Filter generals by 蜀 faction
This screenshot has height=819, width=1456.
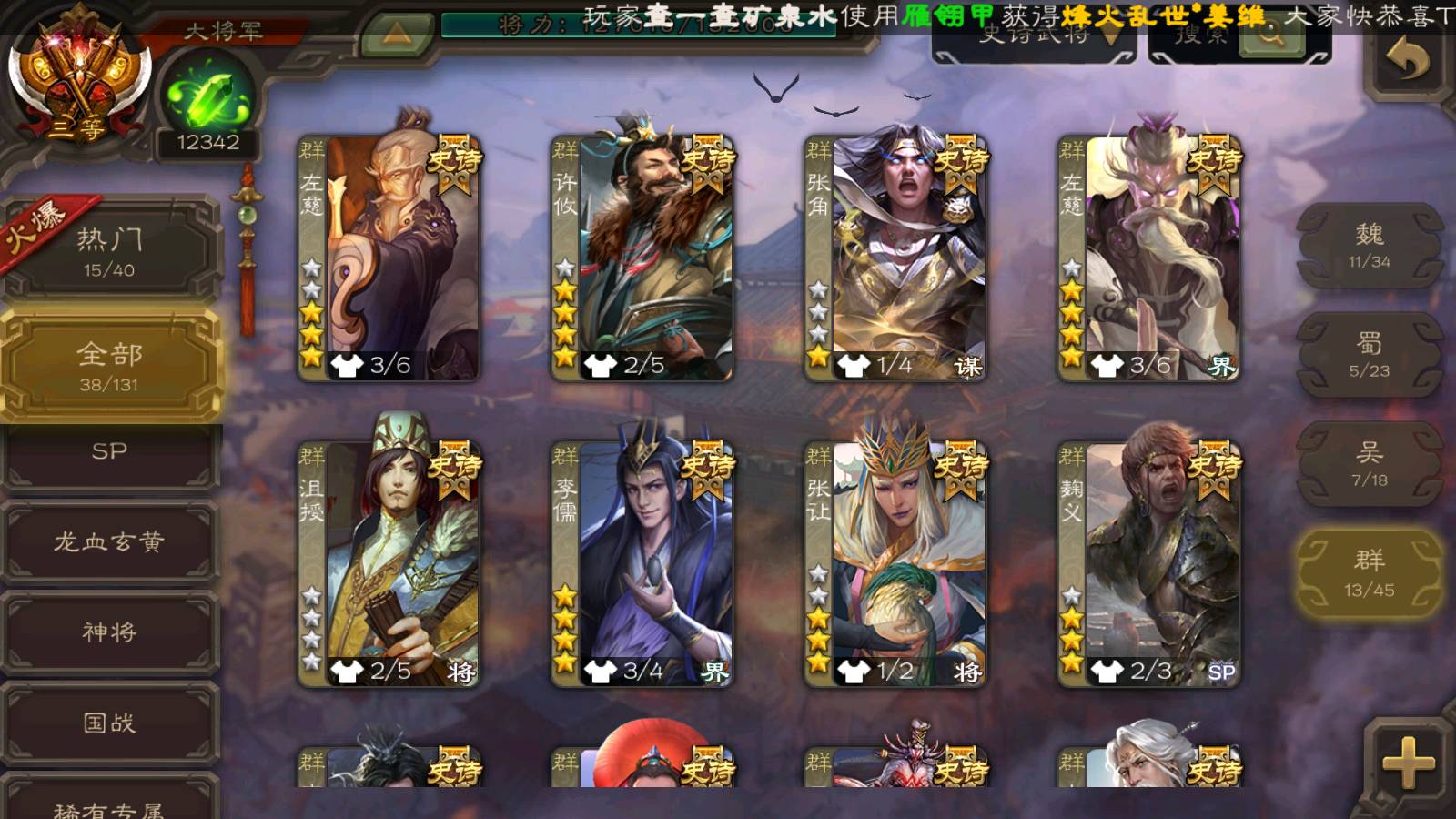tap(1369, 355)
